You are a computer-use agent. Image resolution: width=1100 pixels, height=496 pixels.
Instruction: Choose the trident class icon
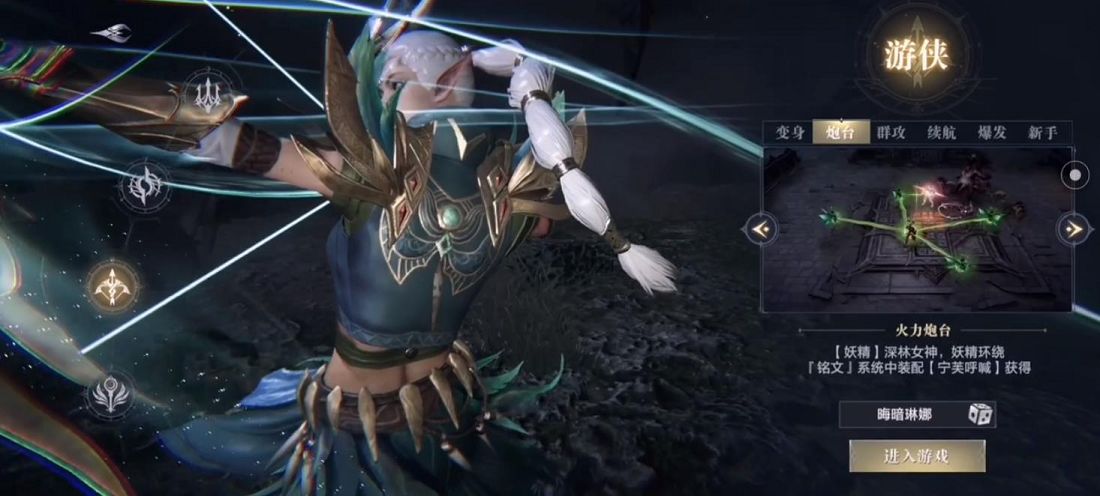pyautogui.click(x=209, y=93)
